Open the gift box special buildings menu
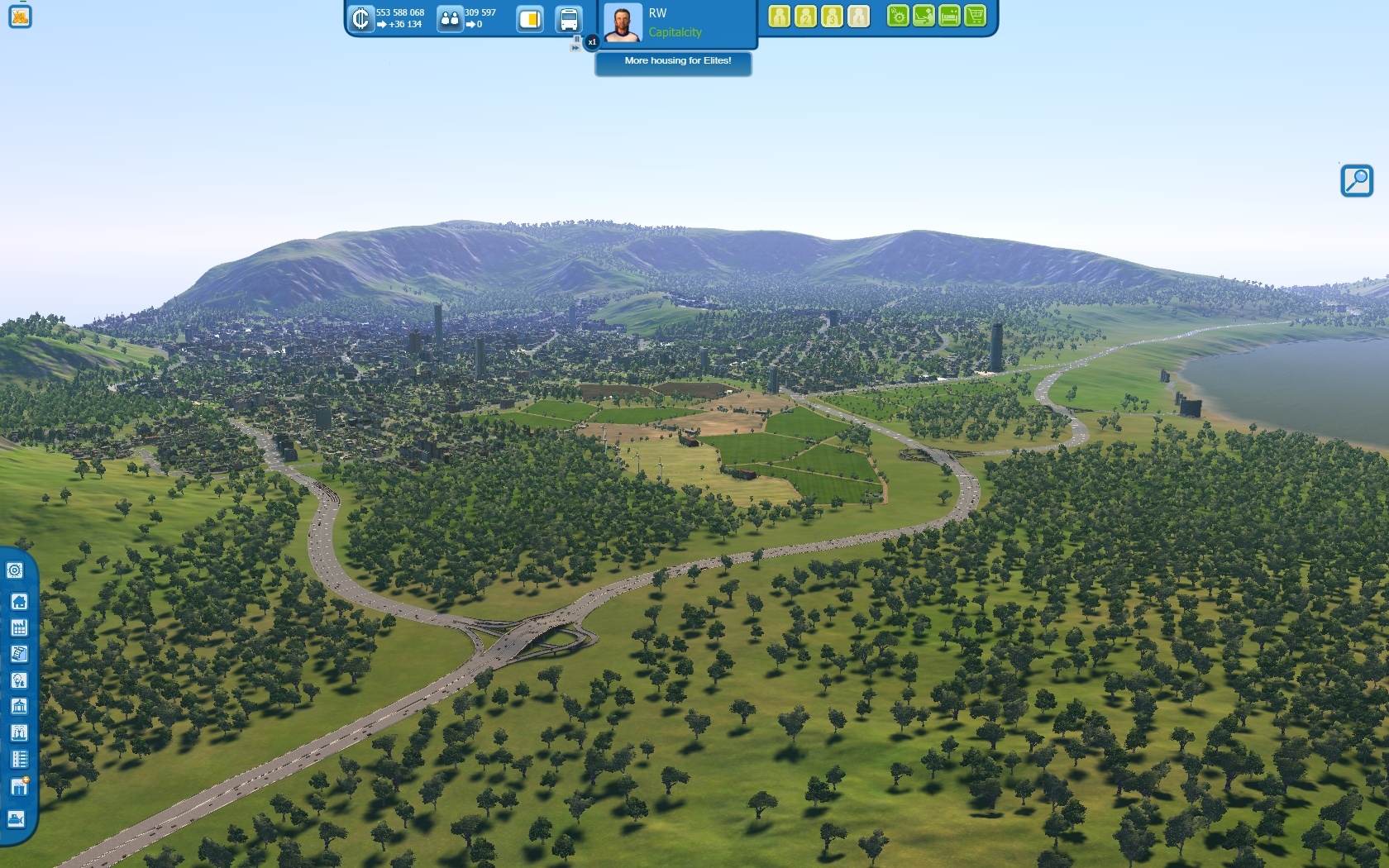1389x868 pixels. click(x=19, y=785)
